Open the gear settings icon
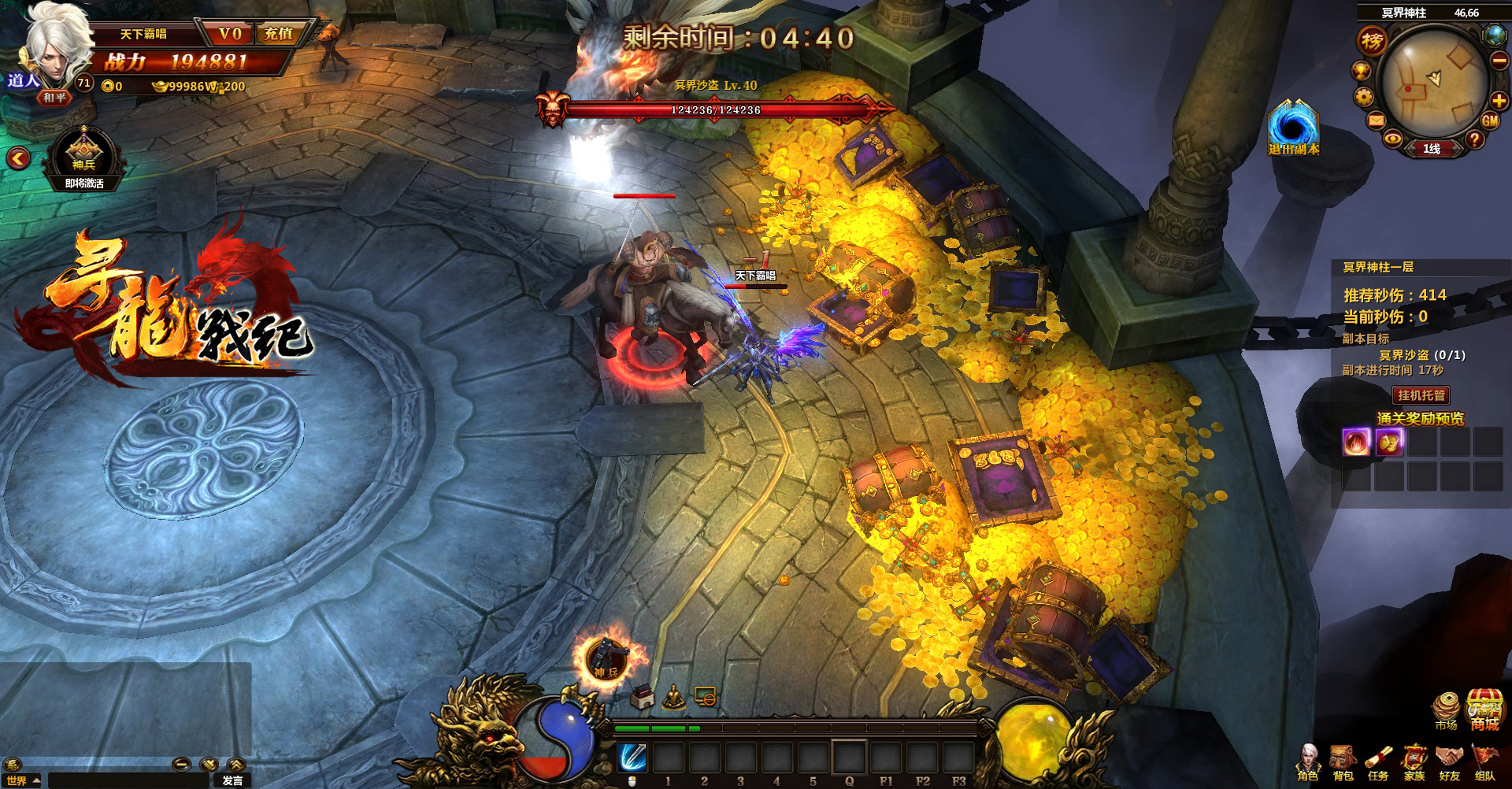The width and height of the screenshot is (1512, 789). [x=1364, y=97]
